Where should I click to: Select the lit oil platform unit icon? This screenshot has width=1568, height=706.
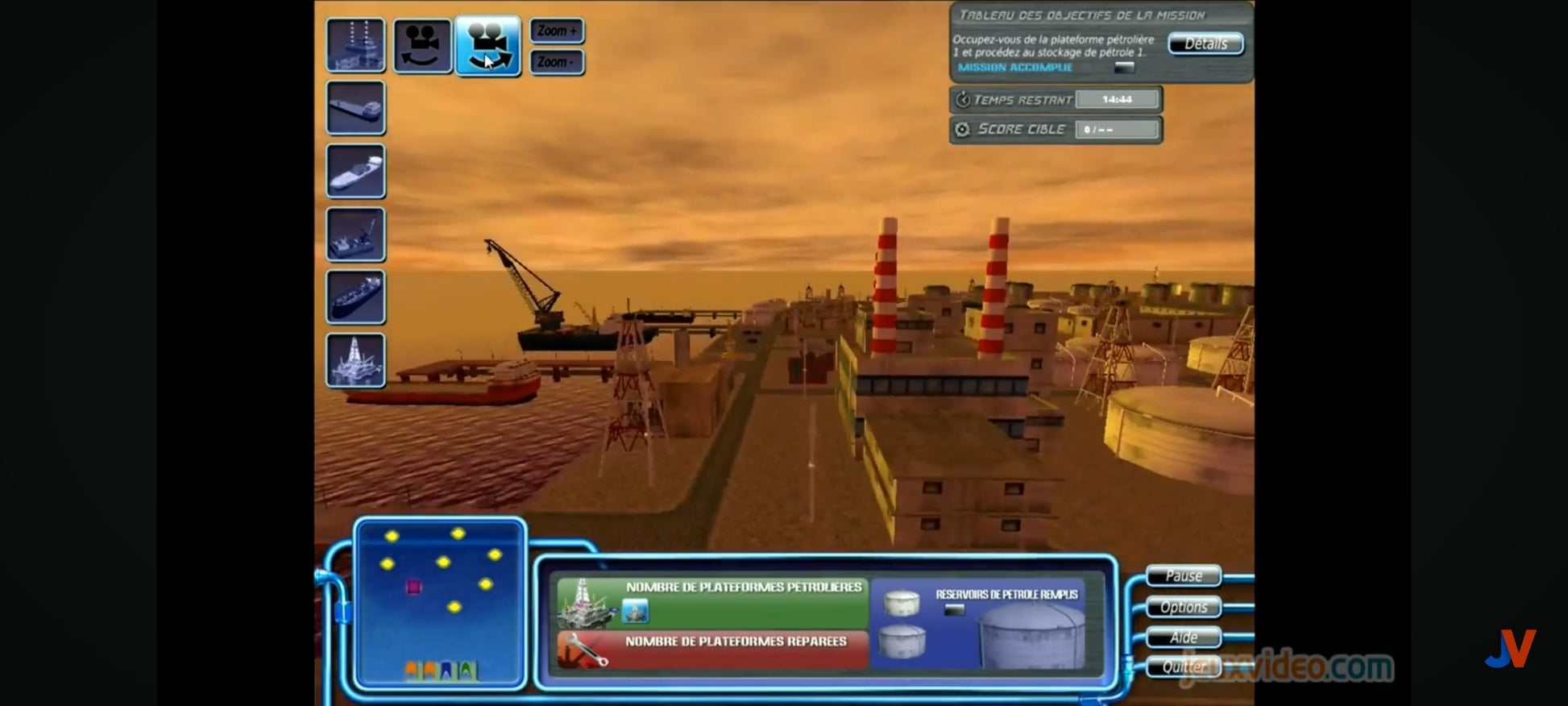(355, 45)
